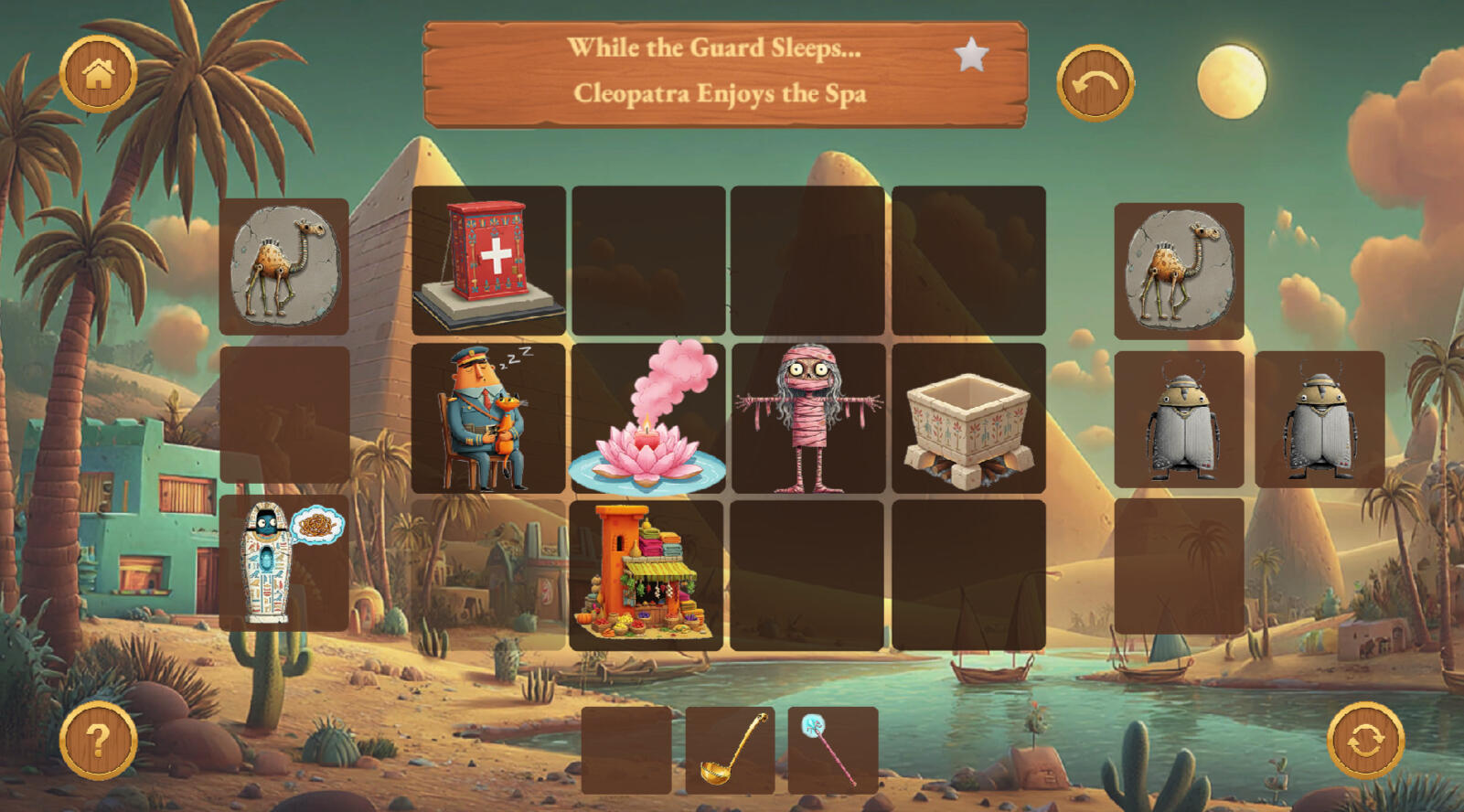Choose the pink lotus candle tile

pyautogui.click(x=647, y=419)
